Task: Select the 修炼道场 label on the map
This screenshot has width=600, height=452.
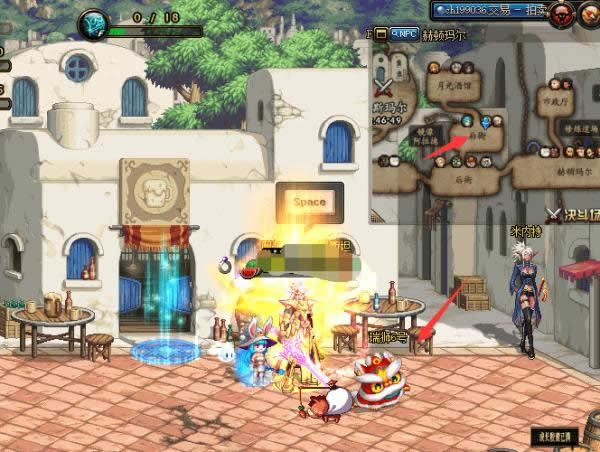Action: (x=578, y=130)
